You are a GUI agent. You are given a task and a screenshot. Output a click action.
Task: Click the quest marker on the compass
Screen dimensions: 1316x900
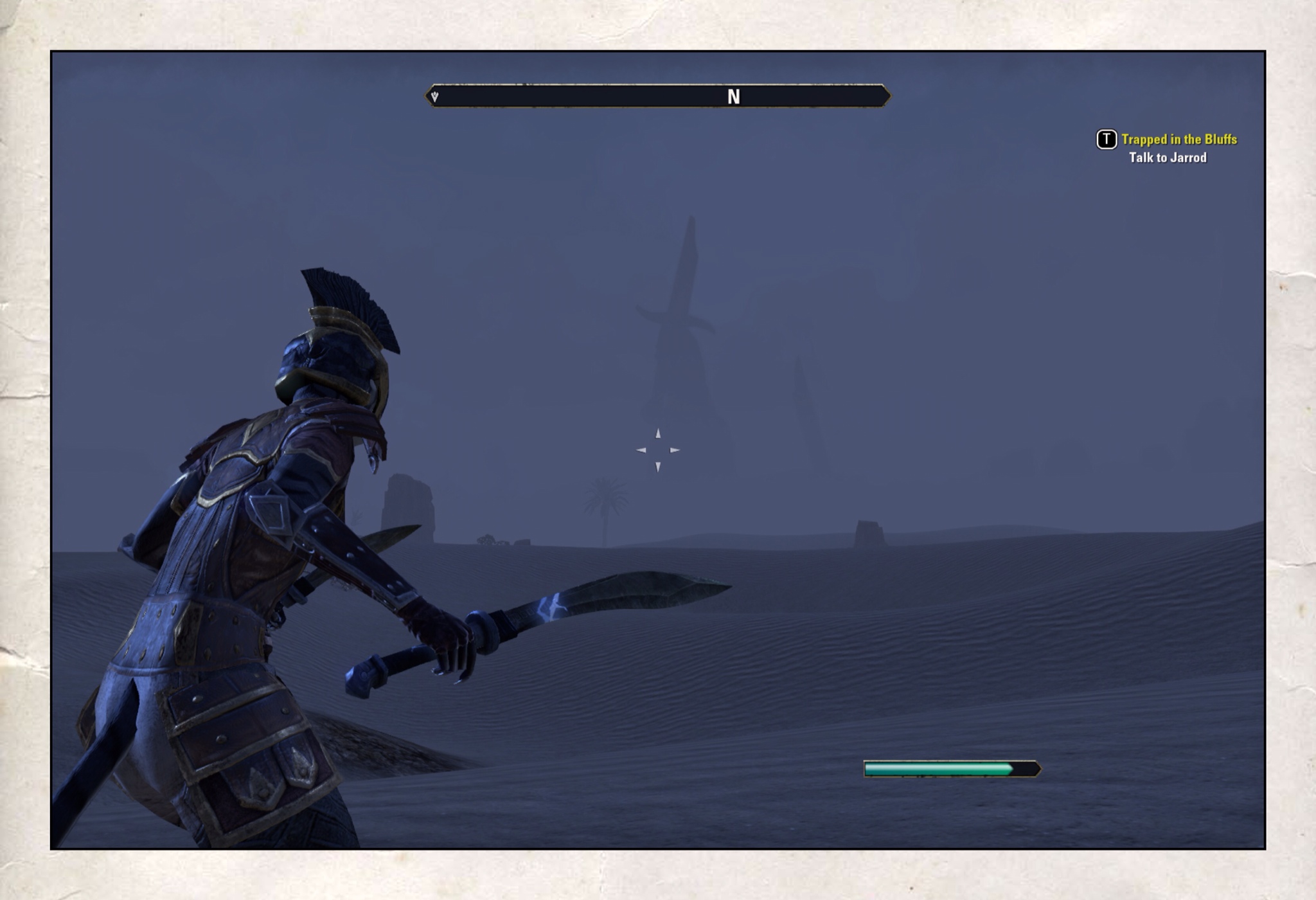pyautogui.click(x=435, y=97)
